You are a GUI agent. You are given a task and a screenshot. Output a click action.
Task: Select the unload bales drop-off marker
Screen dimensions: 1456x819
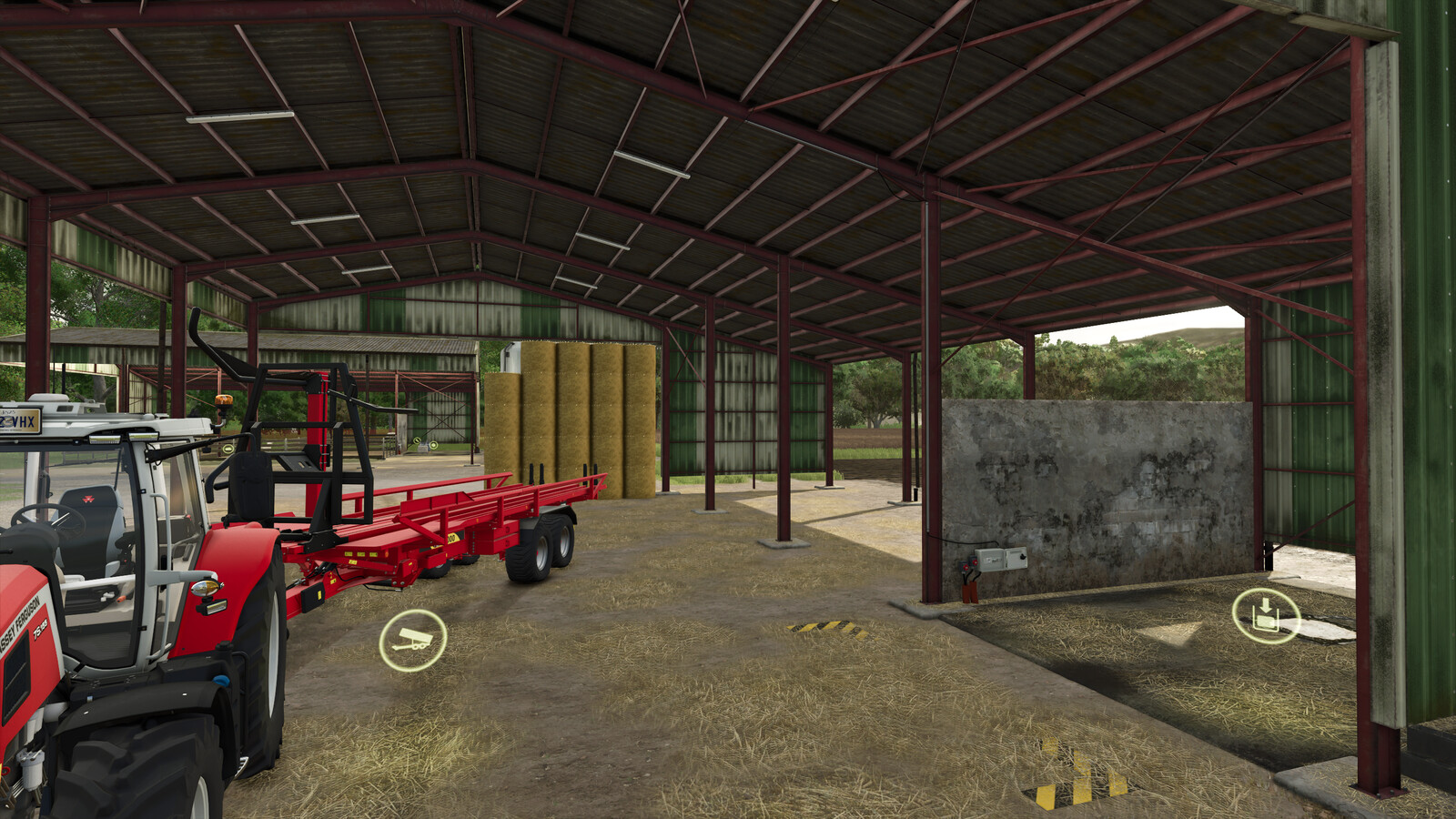(1265, 617)
